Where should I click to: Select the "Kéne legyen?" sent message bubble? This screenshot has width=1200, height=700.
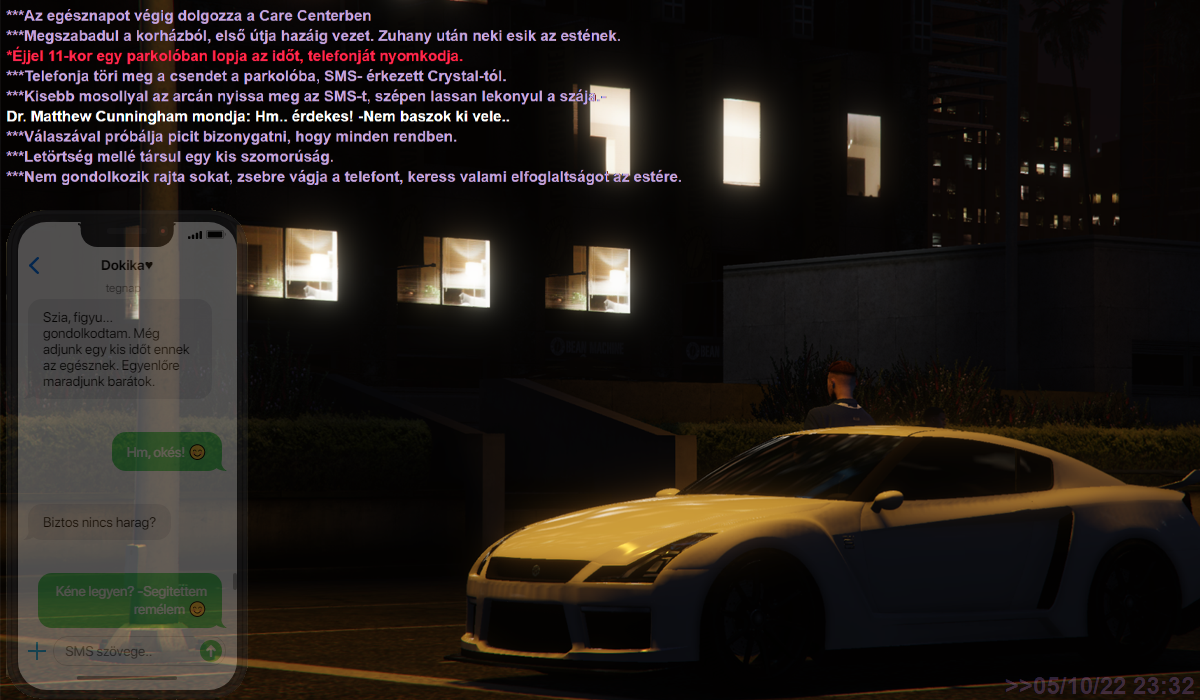click(x=129, y=599)
